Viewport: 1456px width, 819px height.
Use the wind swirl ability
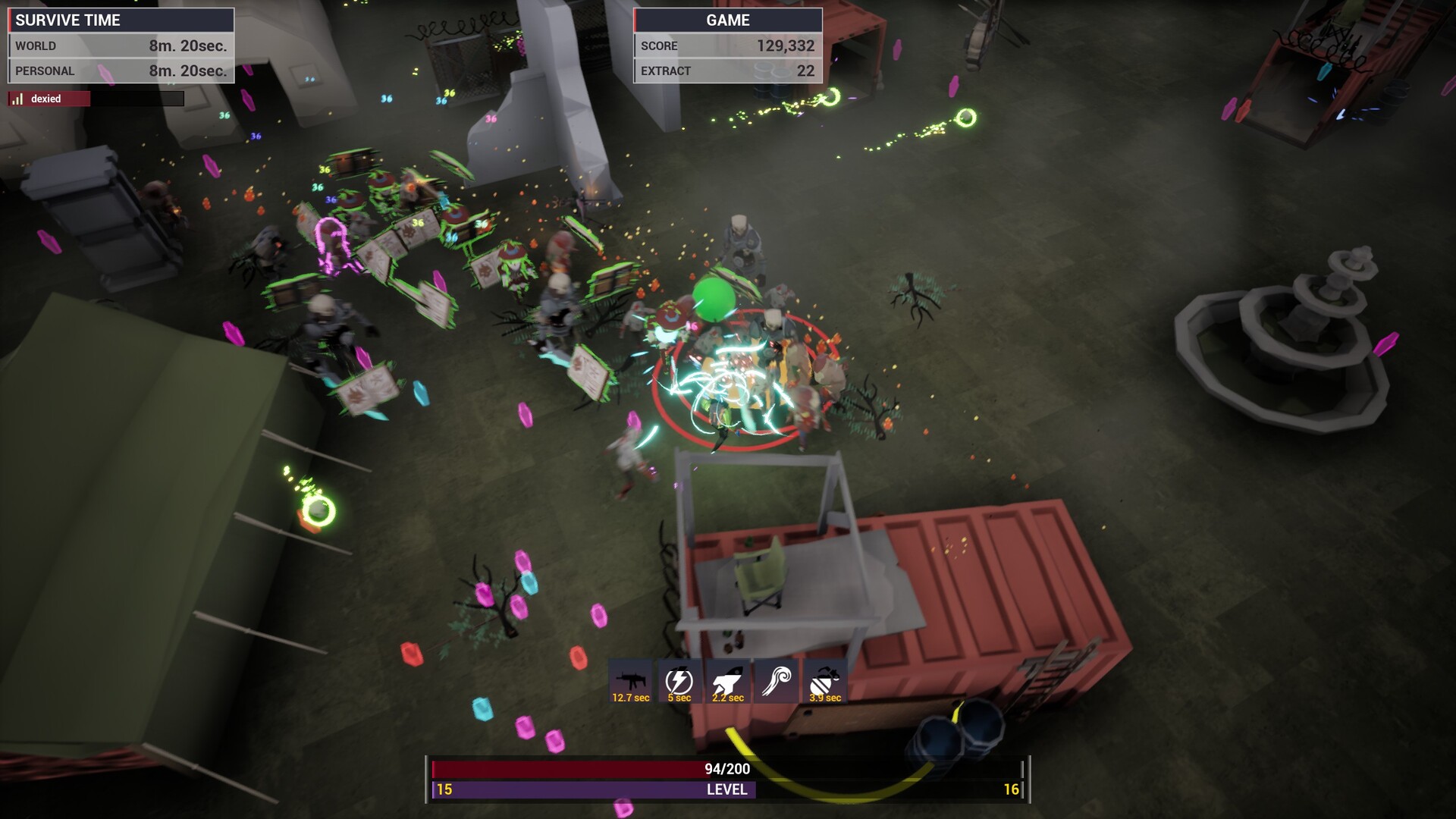tap(776, 681)
